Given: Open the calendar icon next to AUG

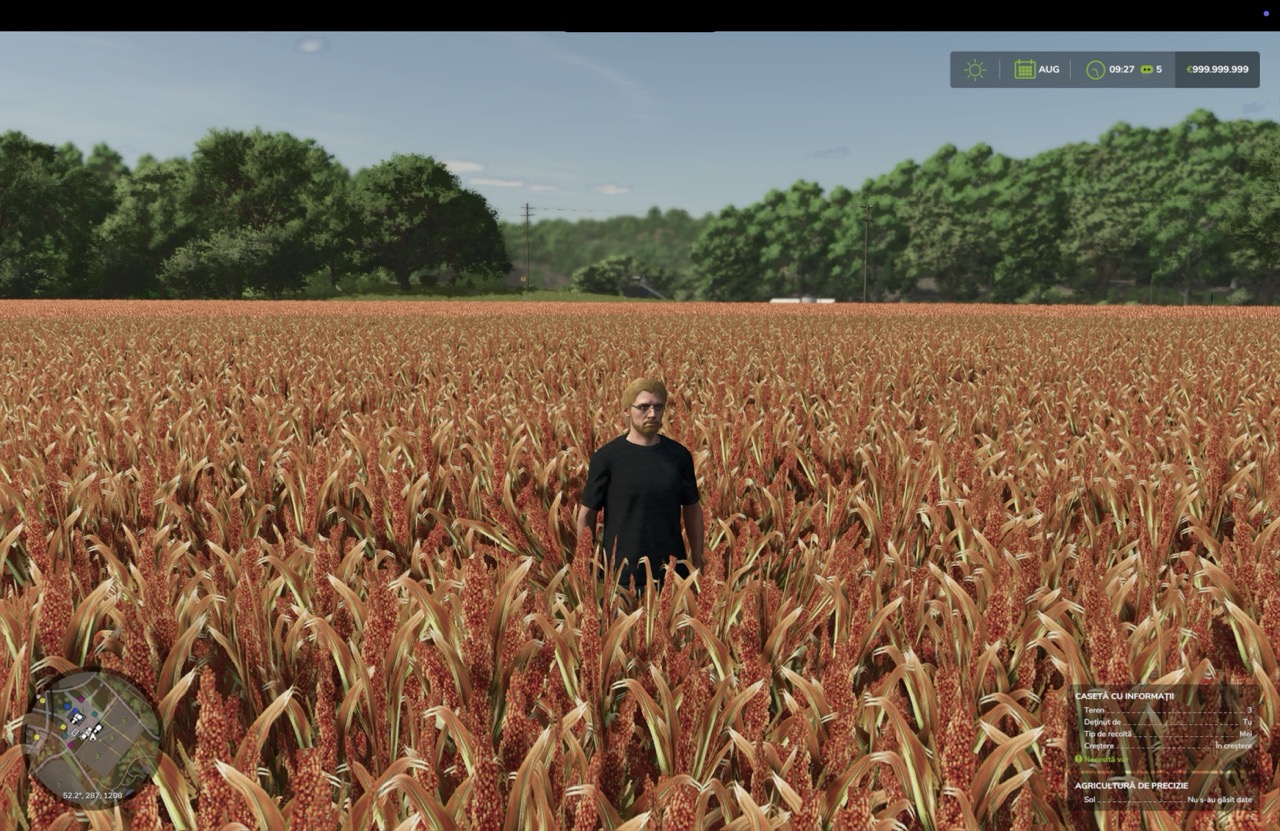Looking at the screenshot, I should [1025, 70].
